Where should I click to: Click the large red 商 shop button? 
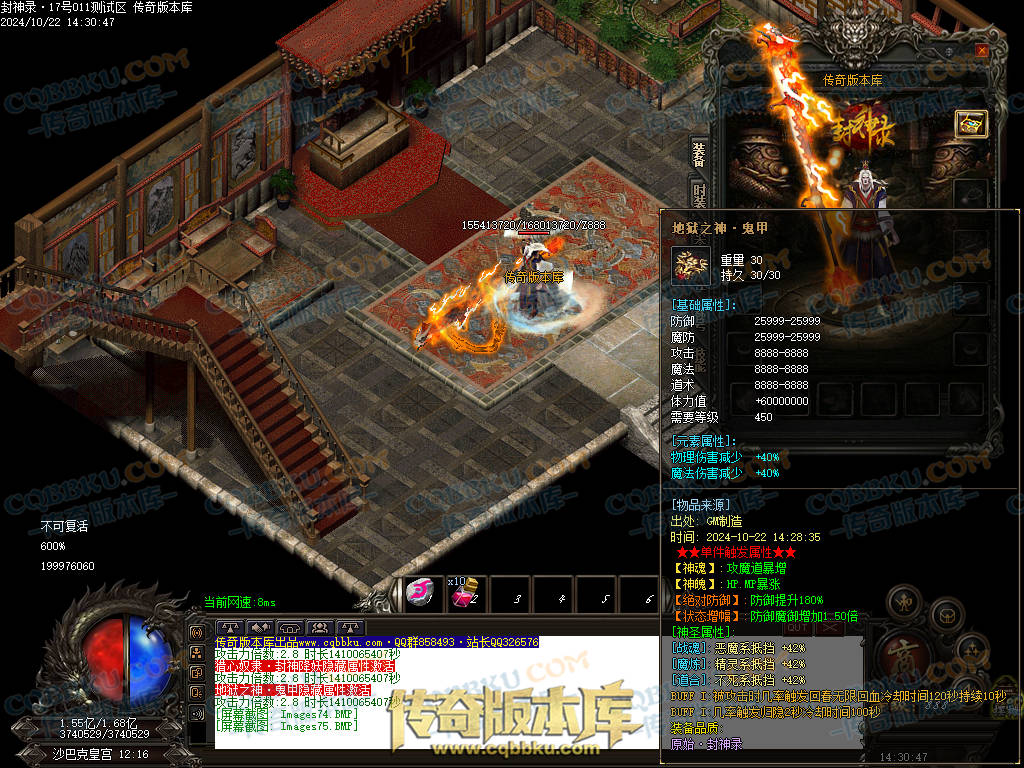pyautogui.click(x=903, y=659)
